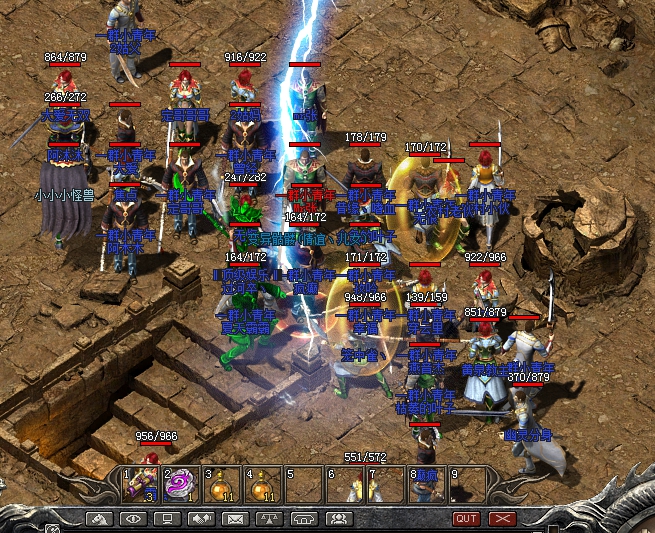Use the scroll bundle in hotbar slot 1
655x533 pixels.
(140, 484)
